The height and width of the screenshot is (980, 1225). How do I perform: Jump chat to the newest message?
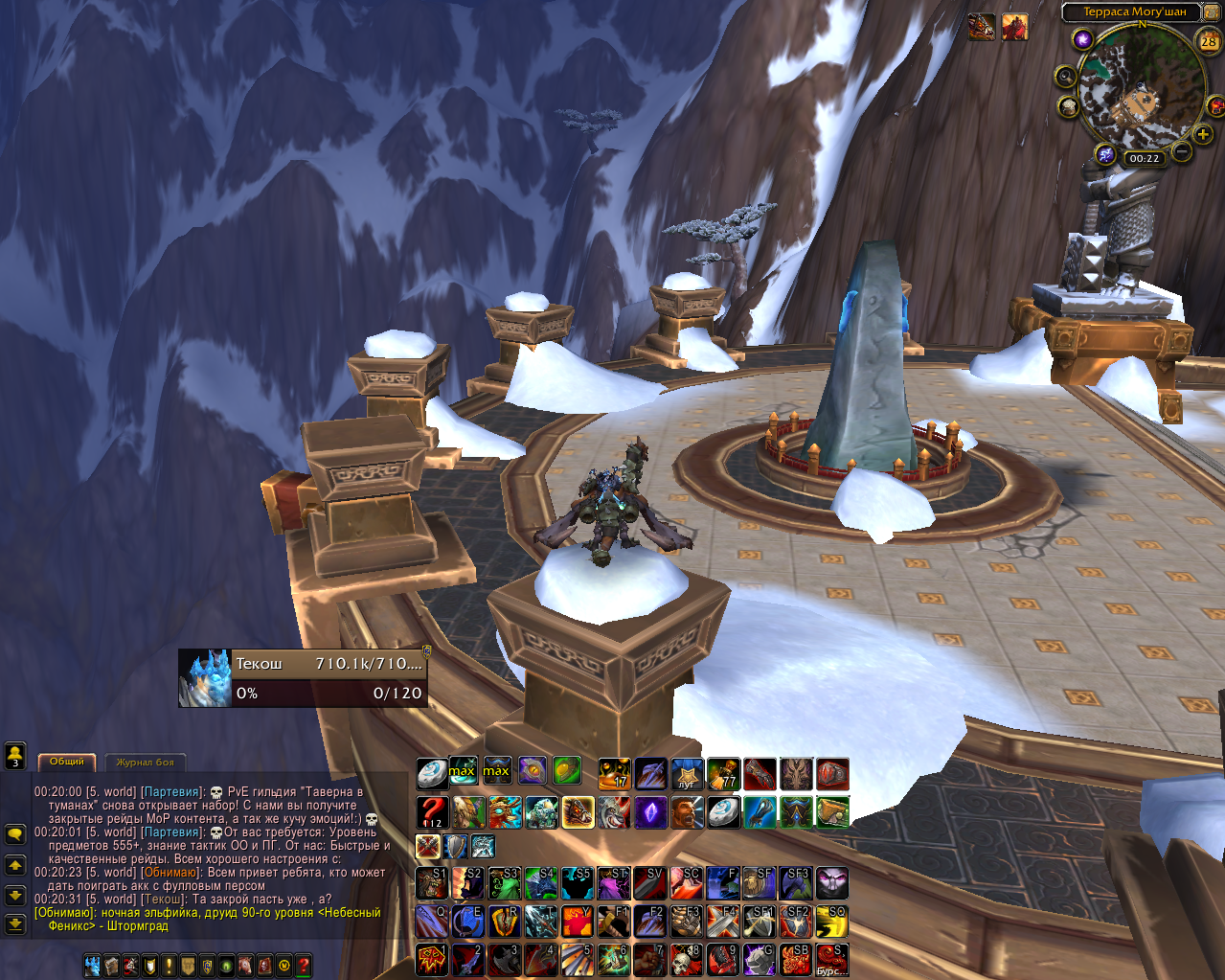14,924
